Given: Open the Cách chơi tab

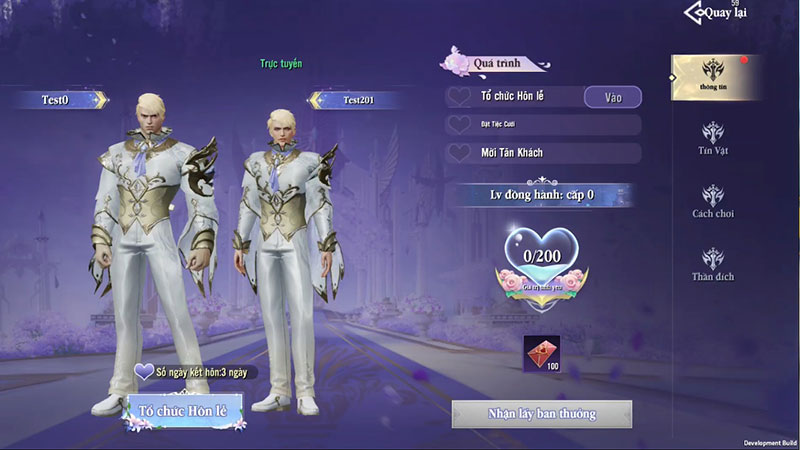Looking at the screenshot, I should point(713,200).
